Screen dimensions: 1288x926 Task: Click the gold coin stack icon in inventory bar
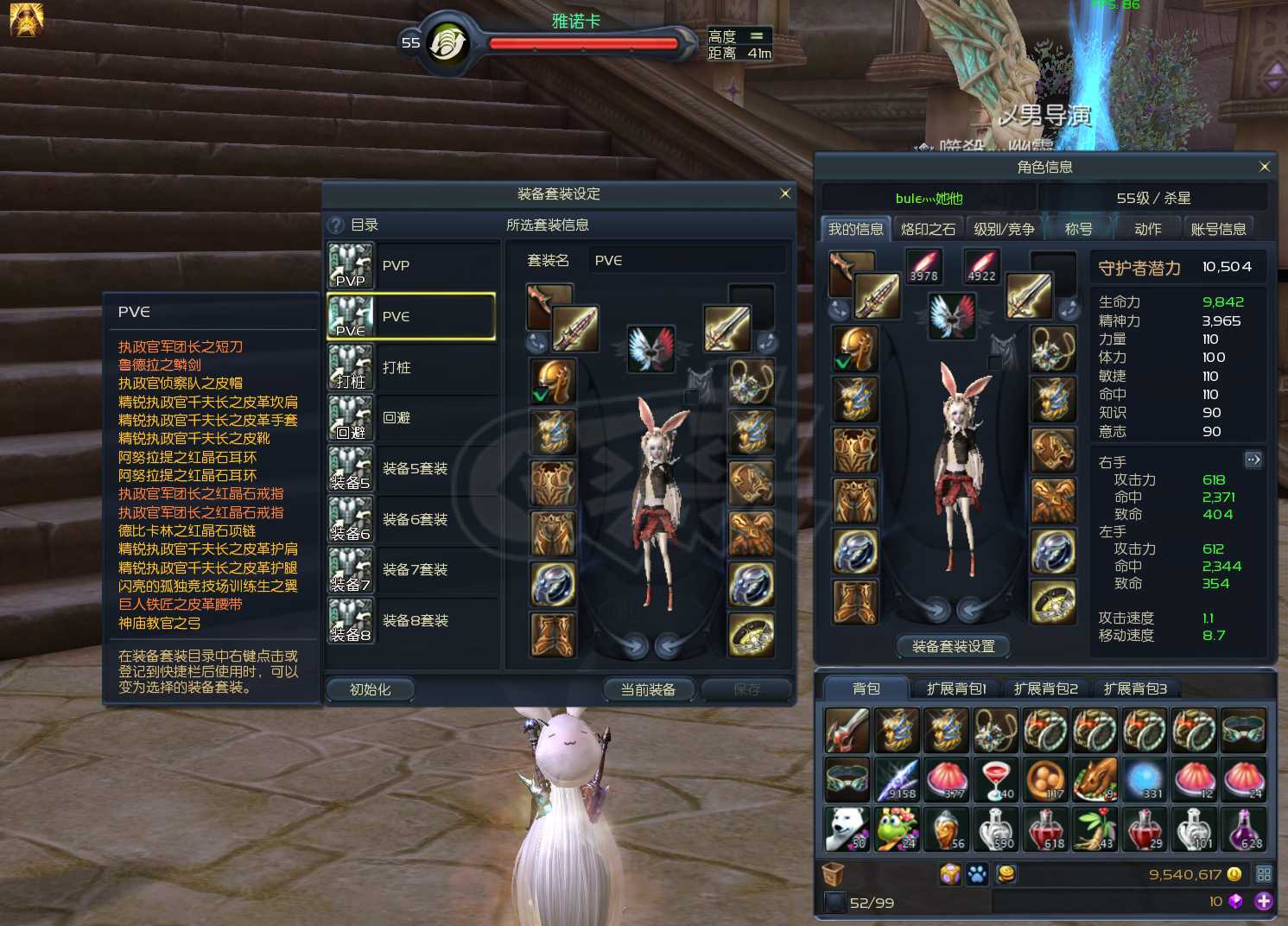(x=1007, y=874)
